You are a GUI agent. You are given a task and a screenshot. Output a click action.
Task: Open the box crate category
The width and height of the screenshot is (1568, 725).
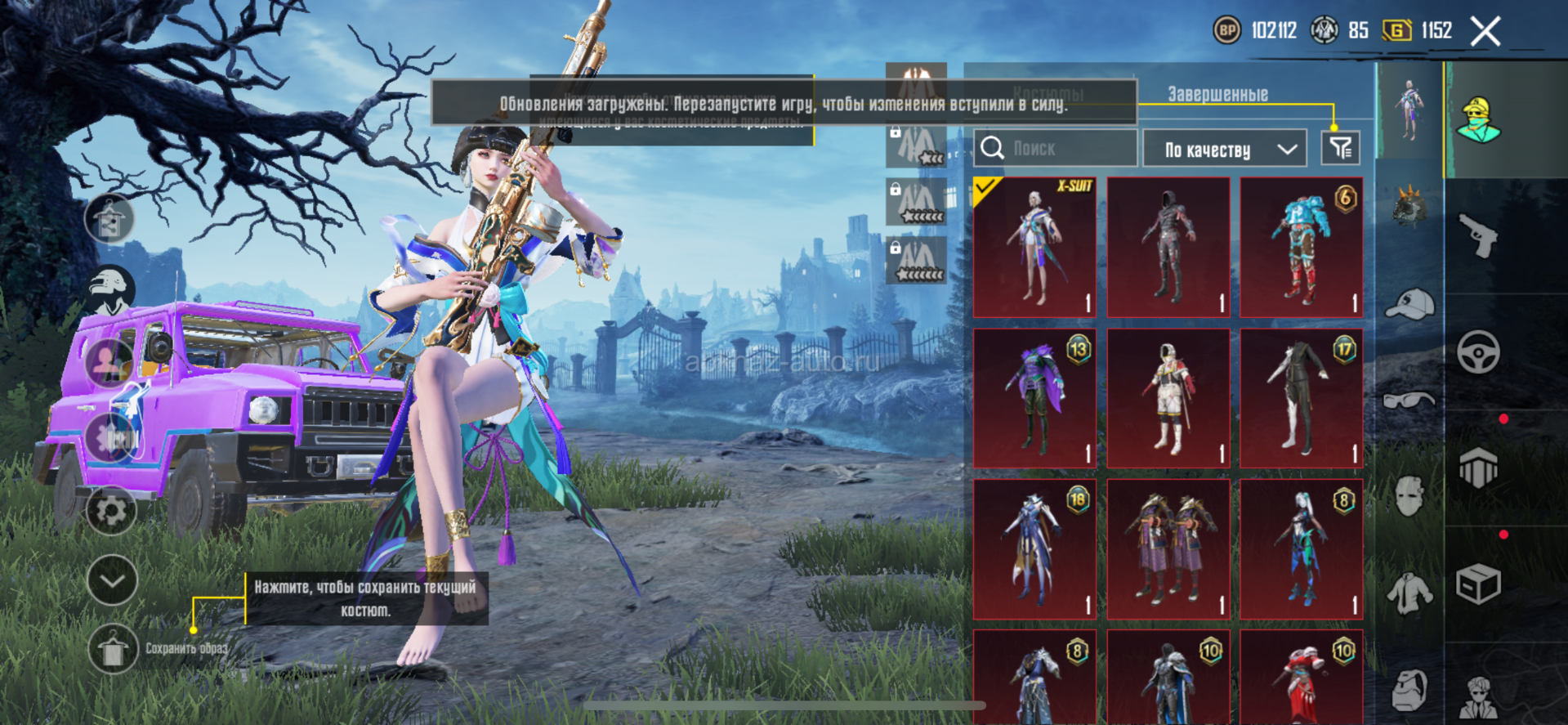click(1478, 584)
